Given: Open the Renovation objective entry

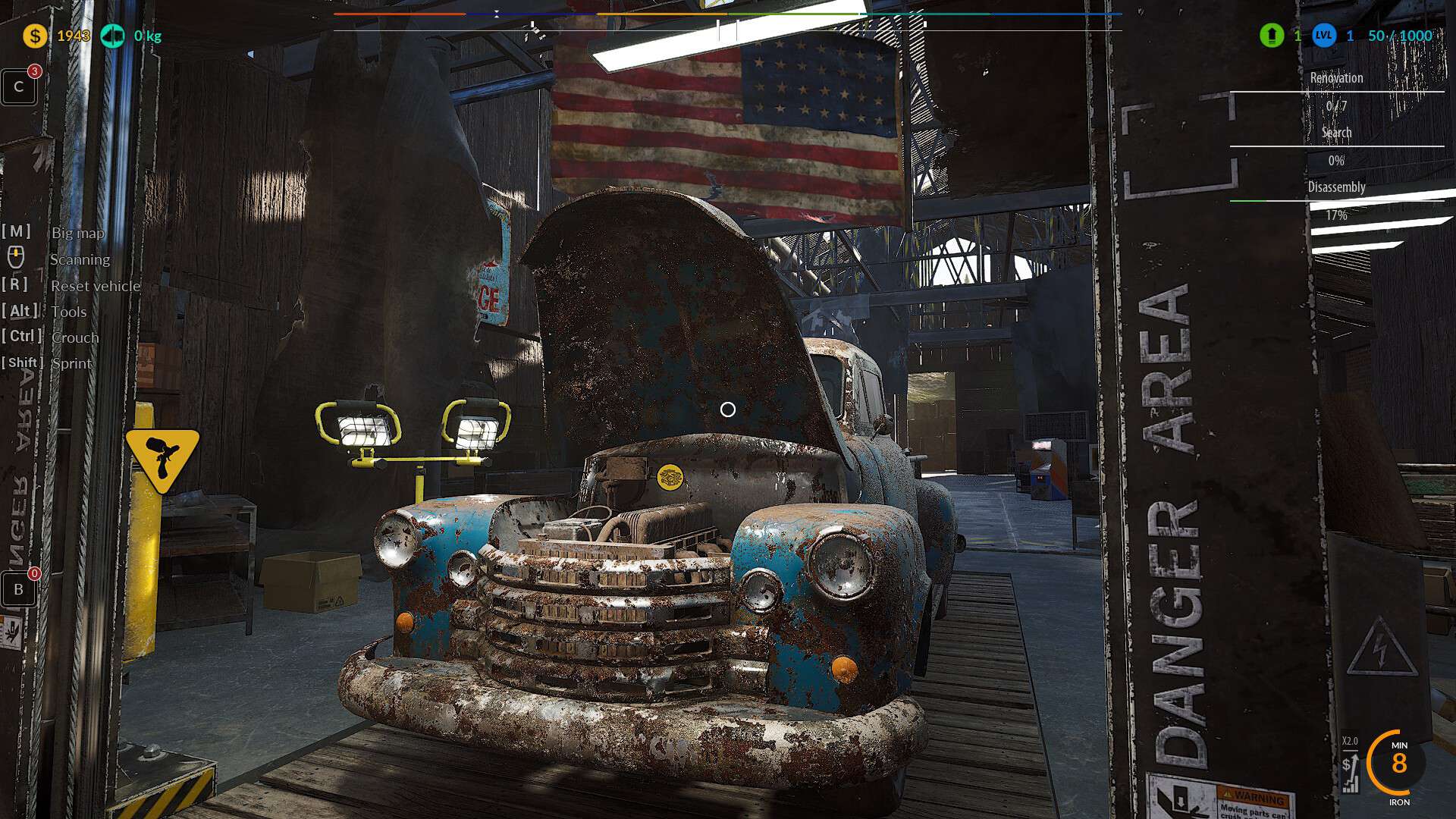Looking at the screenshot, I should click(1336, 78).
